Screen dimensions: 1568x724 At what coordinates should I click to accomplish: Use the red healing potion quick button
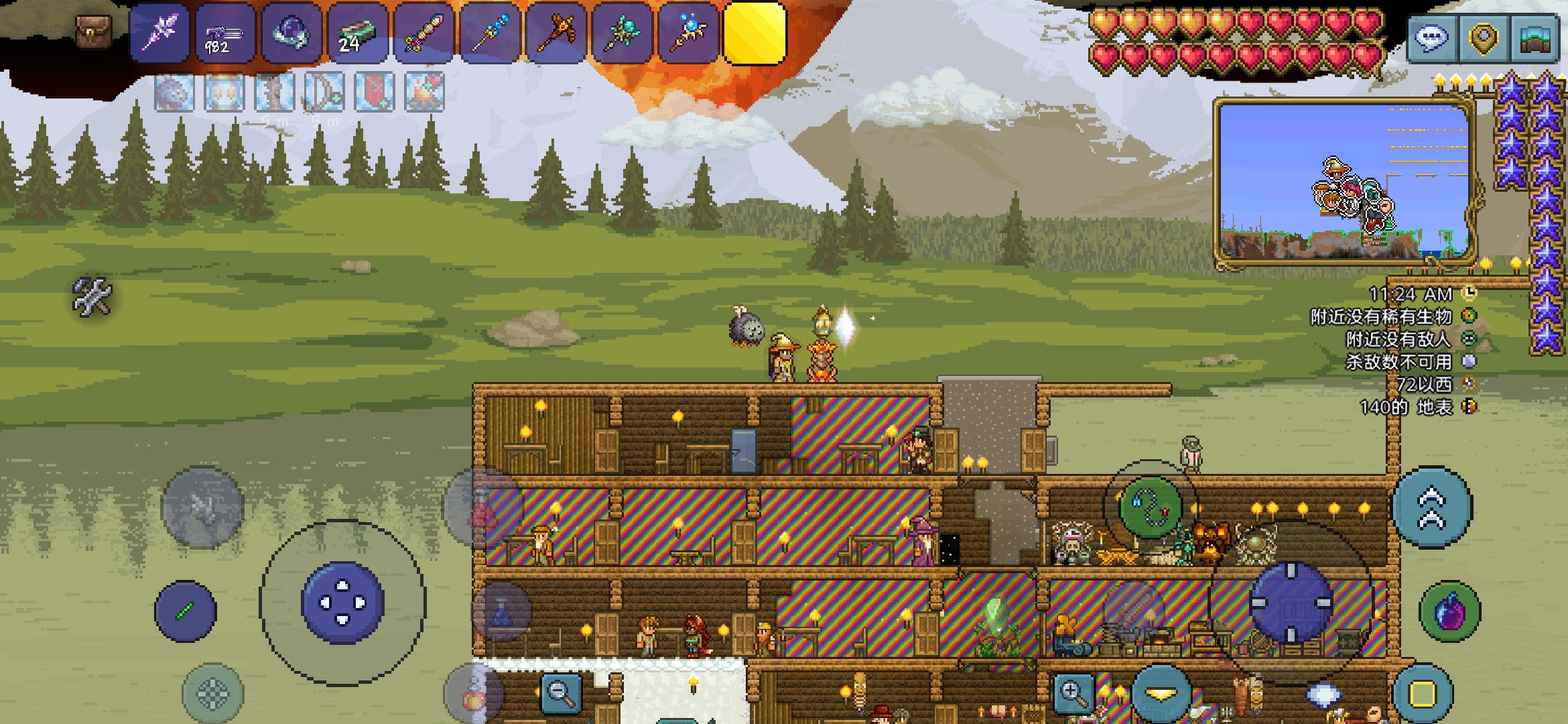(x=482, y=509)
